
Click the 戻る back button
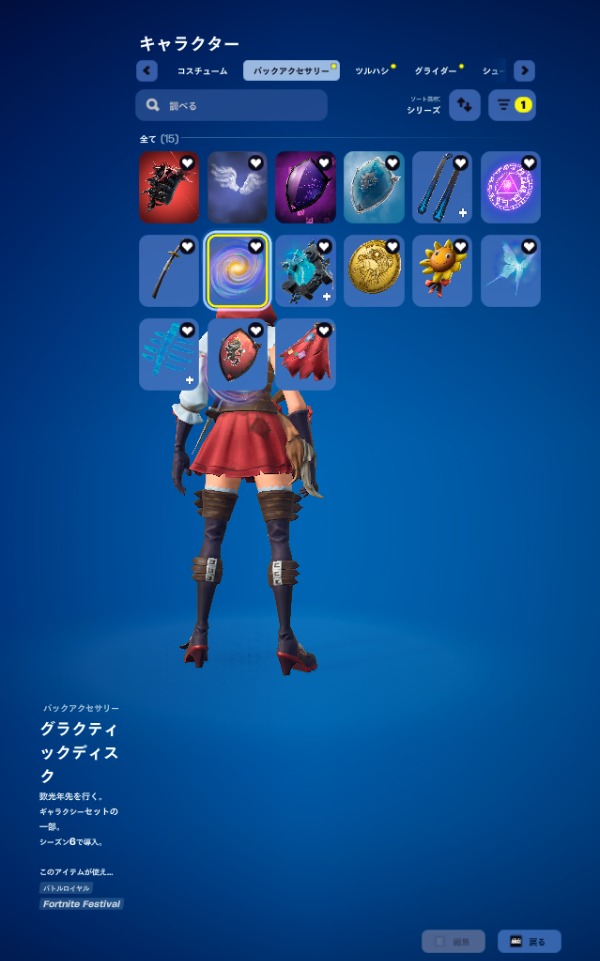tap(529, 941)
